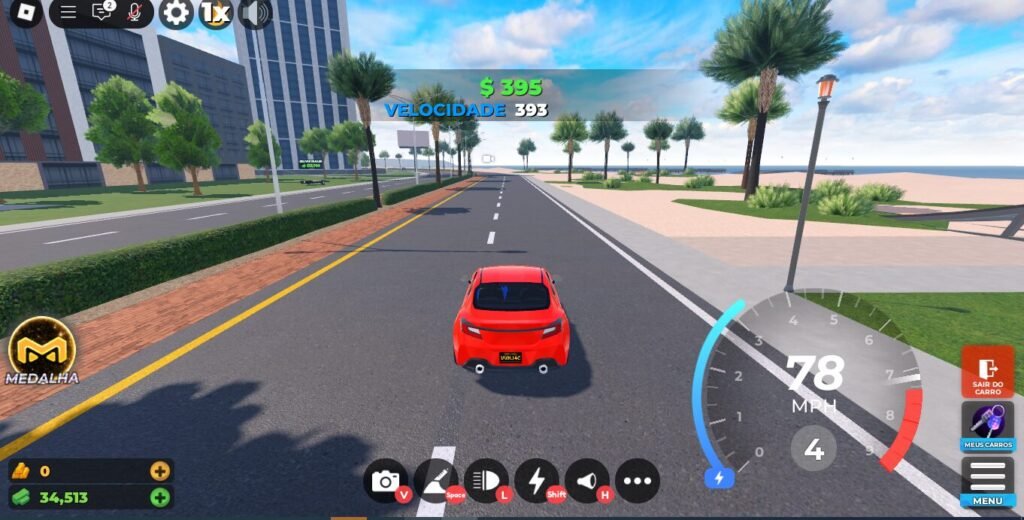Viewport: 1024px width, 520px height.
Task: Open the gear settings icon
Action: pyautogui.click(x=176, y=13)
